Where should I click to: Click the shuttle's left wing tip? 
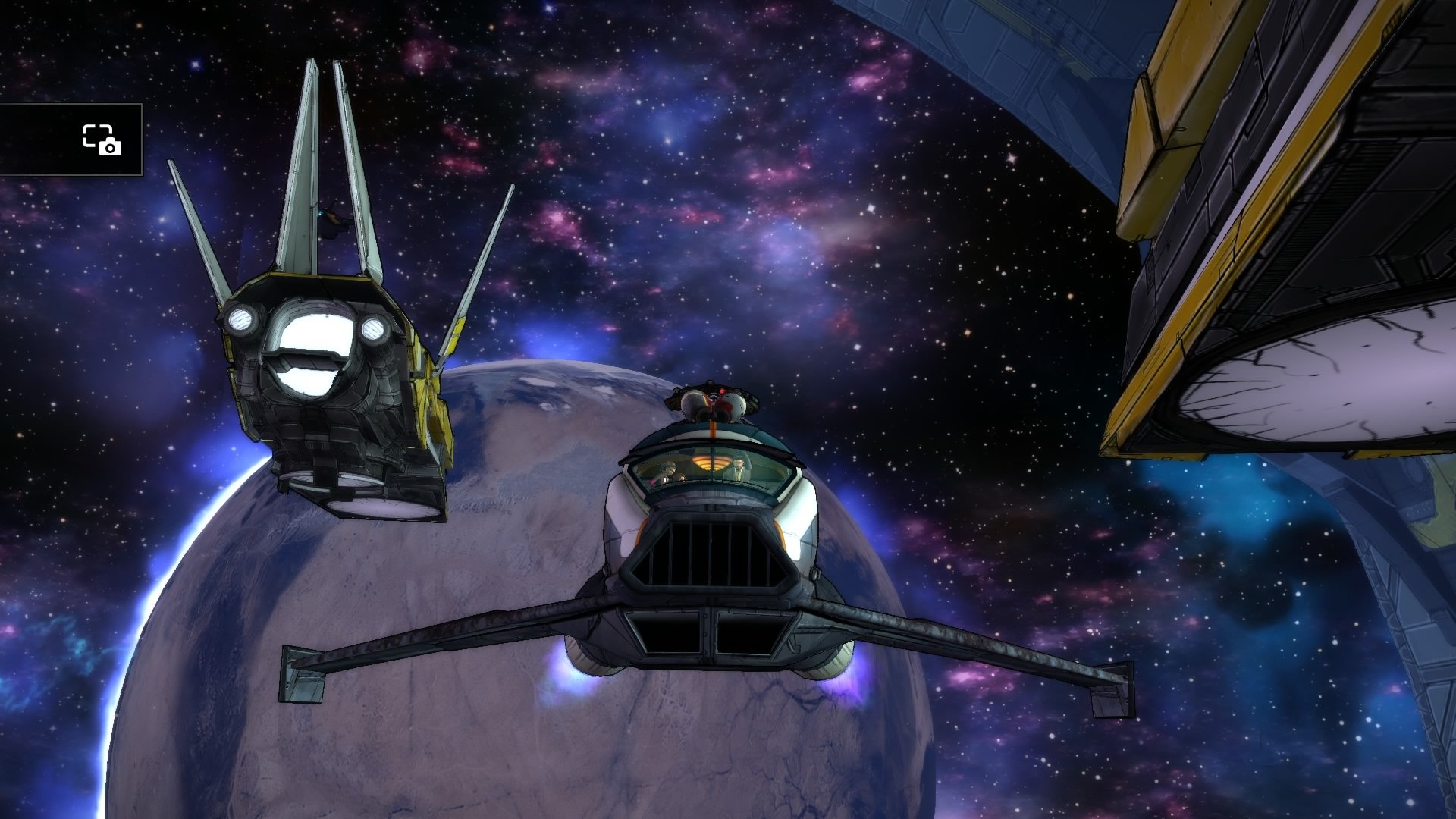click(303, 675)
